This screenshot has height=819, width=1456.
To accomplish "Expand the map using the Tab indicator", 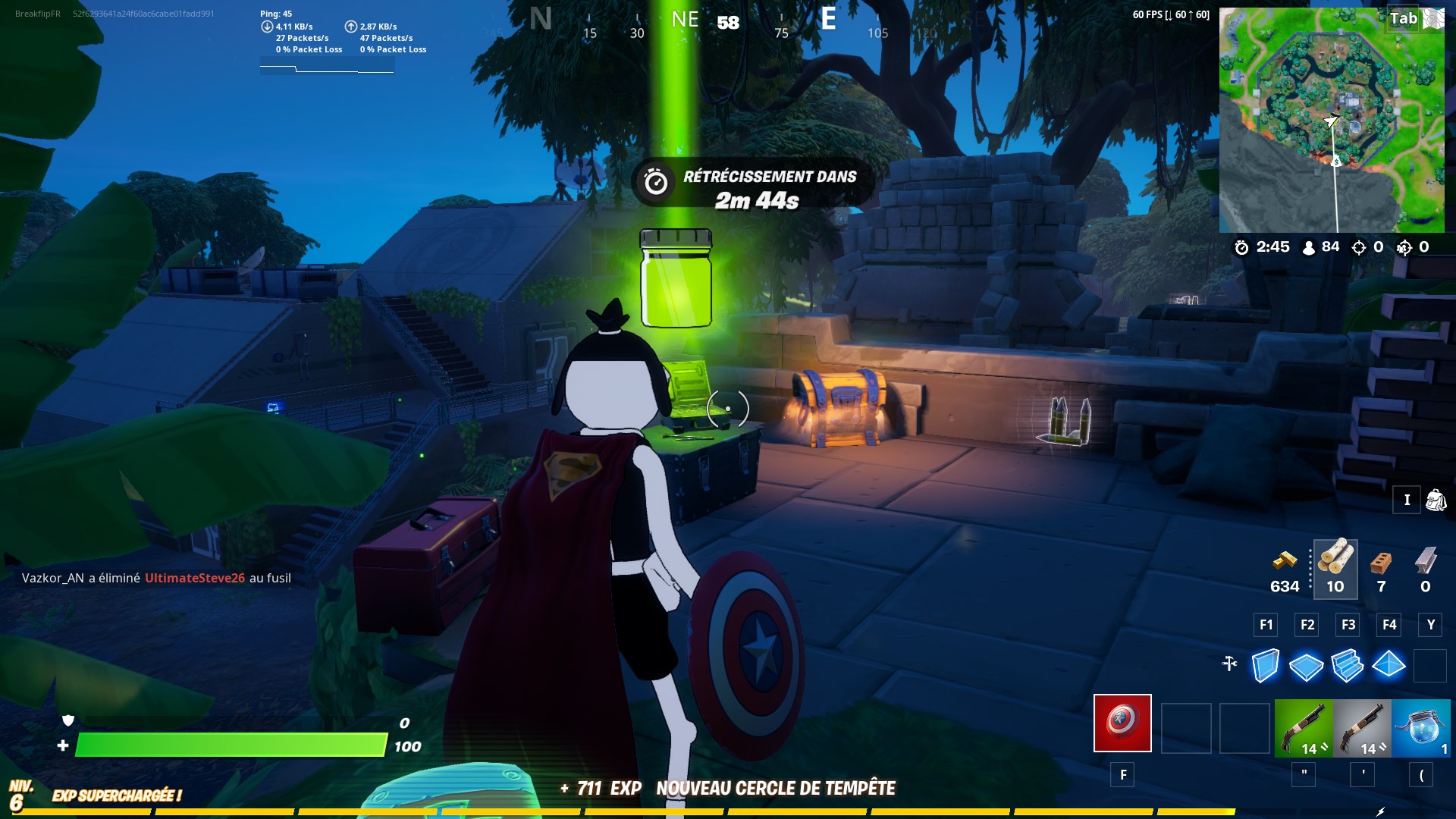I will [x=1402, y=19].
